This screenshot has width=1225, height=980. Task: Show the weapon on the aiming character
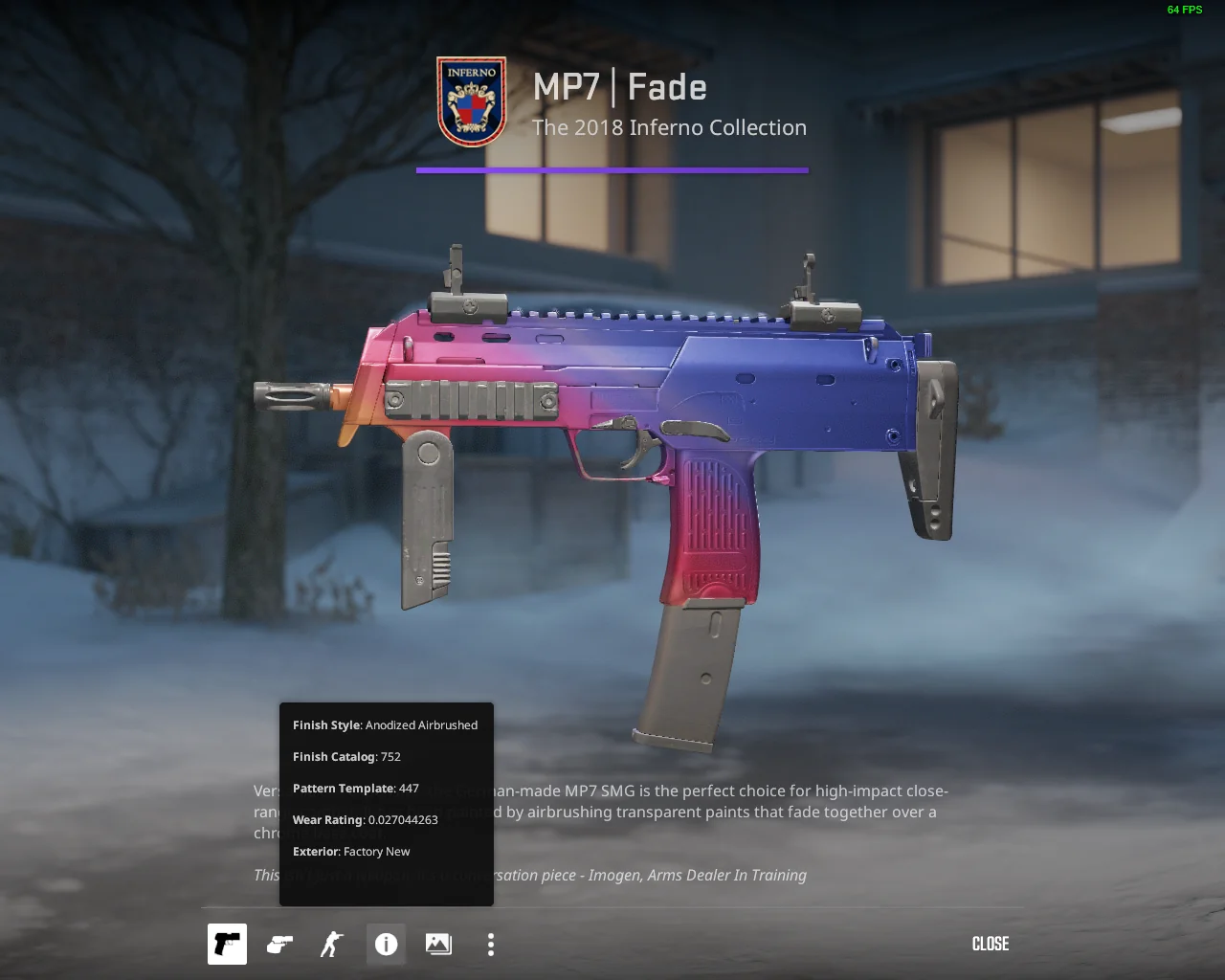(332, 944)
